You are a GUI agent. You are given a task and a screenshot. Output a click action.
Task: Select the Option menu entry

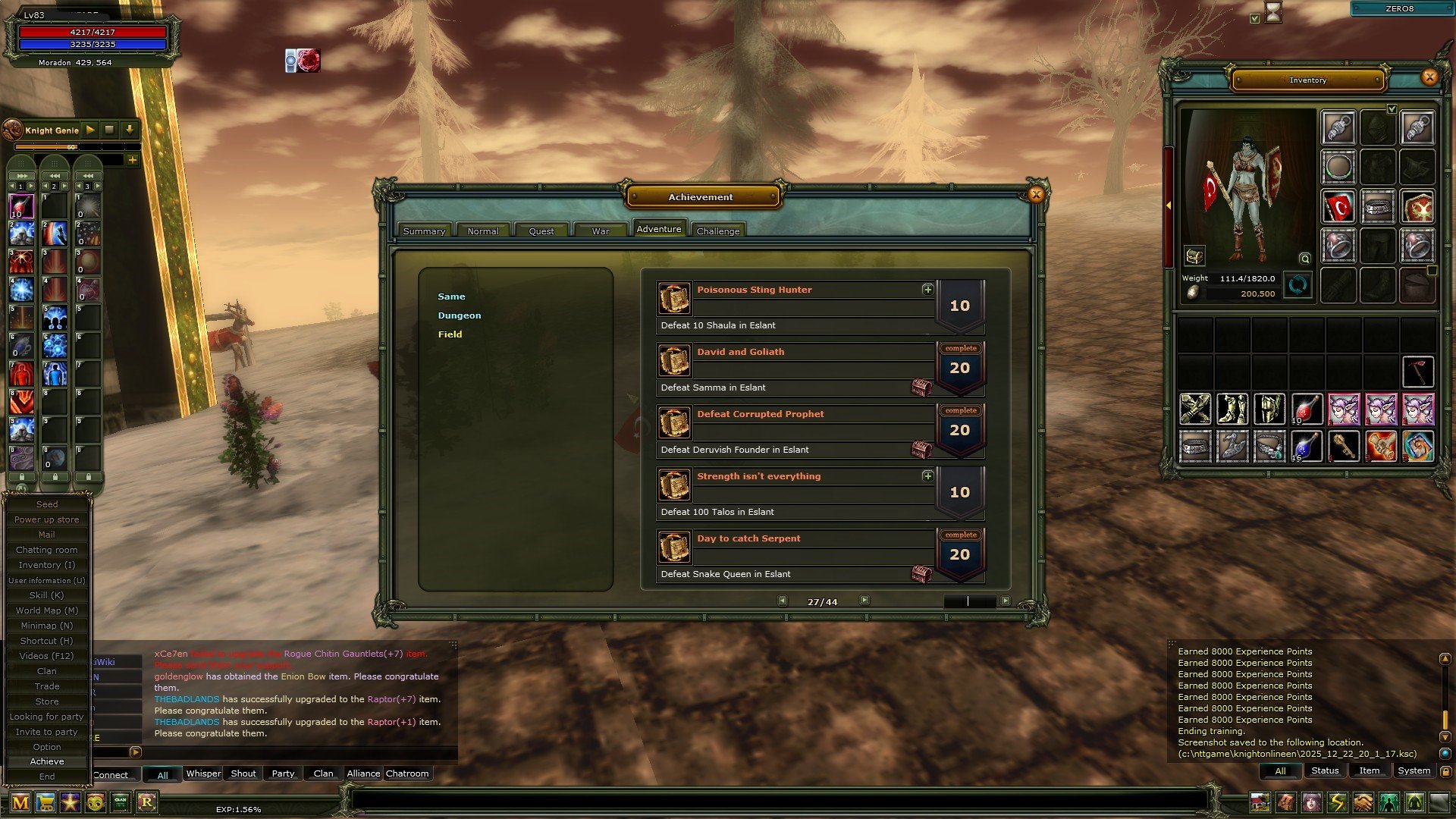[47, 747]
